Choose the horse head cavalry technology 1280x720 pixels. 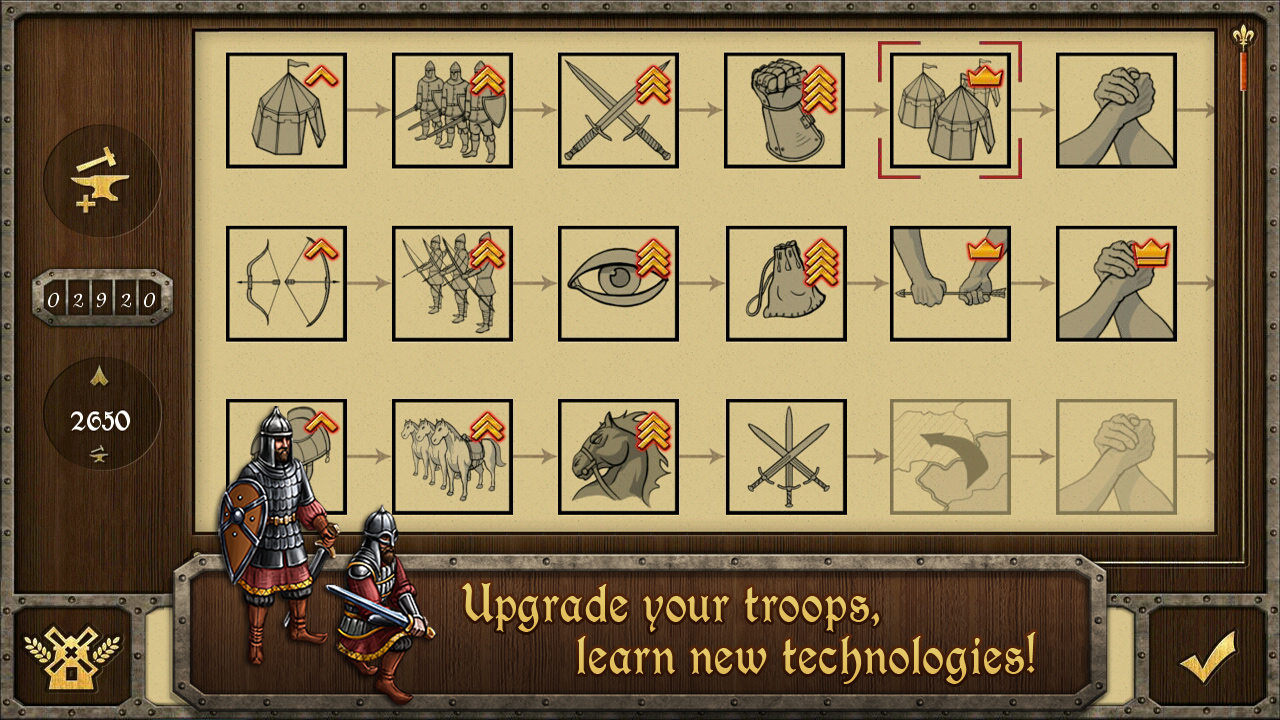[x=618, y=458]
